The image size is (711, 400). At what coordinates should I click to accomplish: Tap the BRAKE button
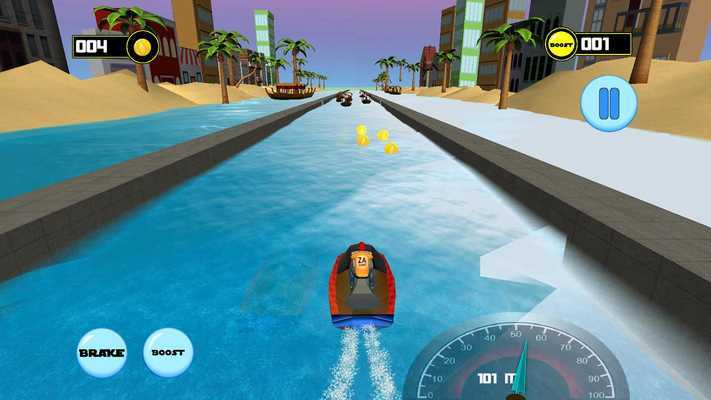coord(102,353)
